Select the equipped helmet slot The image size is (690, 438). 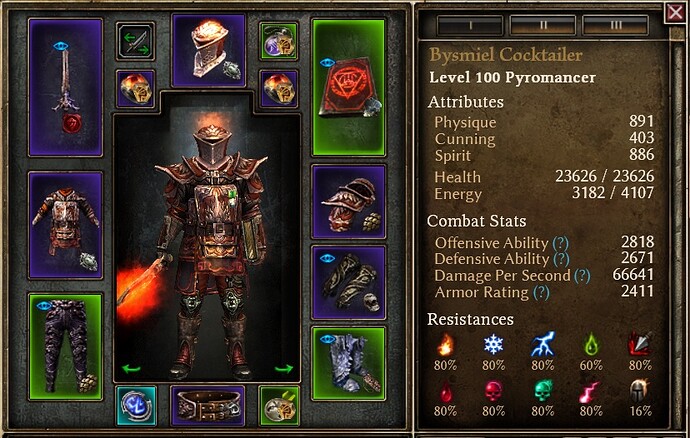pyautogui.click(x=209, y=50)
